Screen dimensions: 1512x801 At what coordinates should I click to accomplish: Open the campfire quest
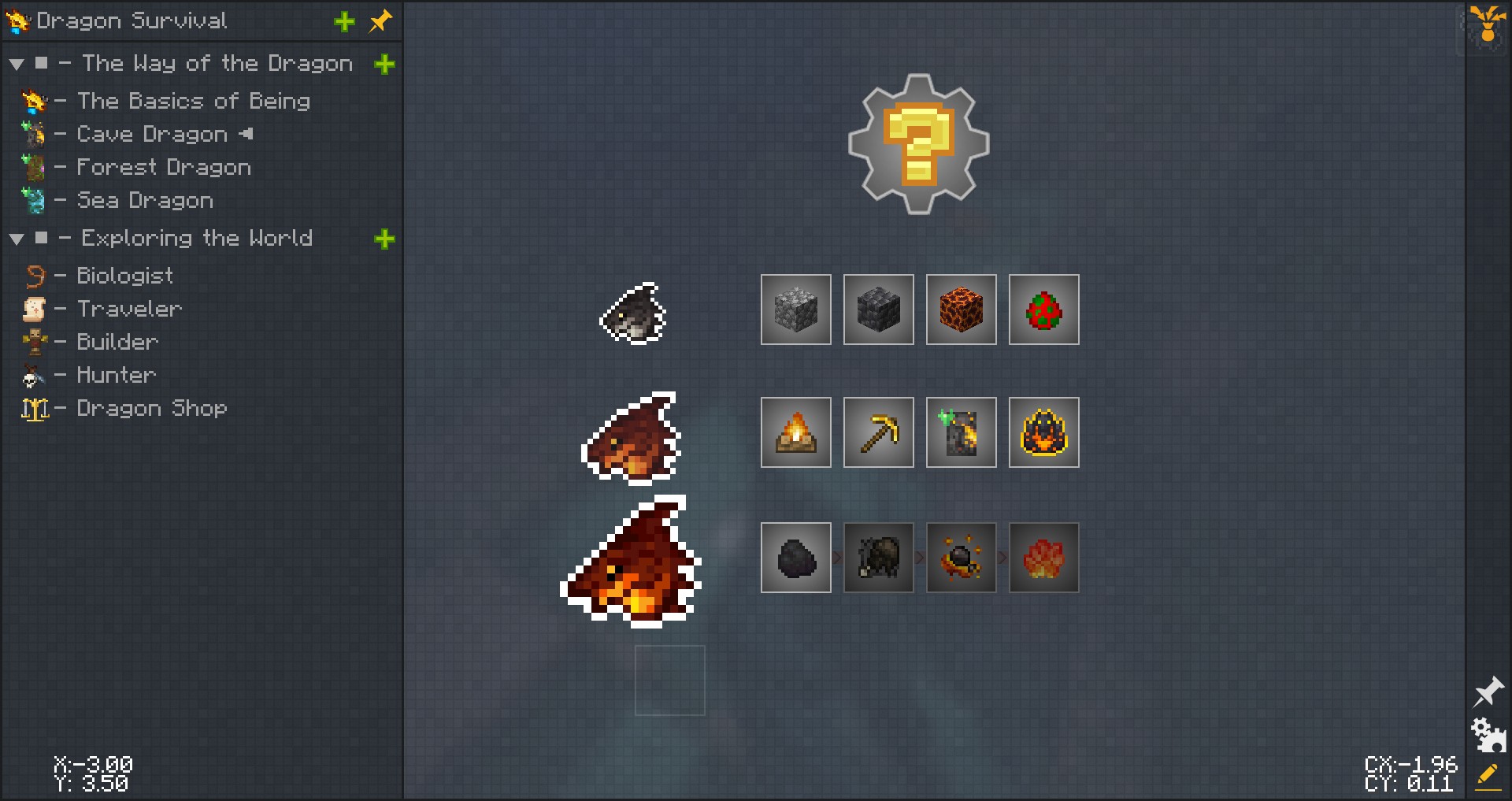tap(795, 432)
